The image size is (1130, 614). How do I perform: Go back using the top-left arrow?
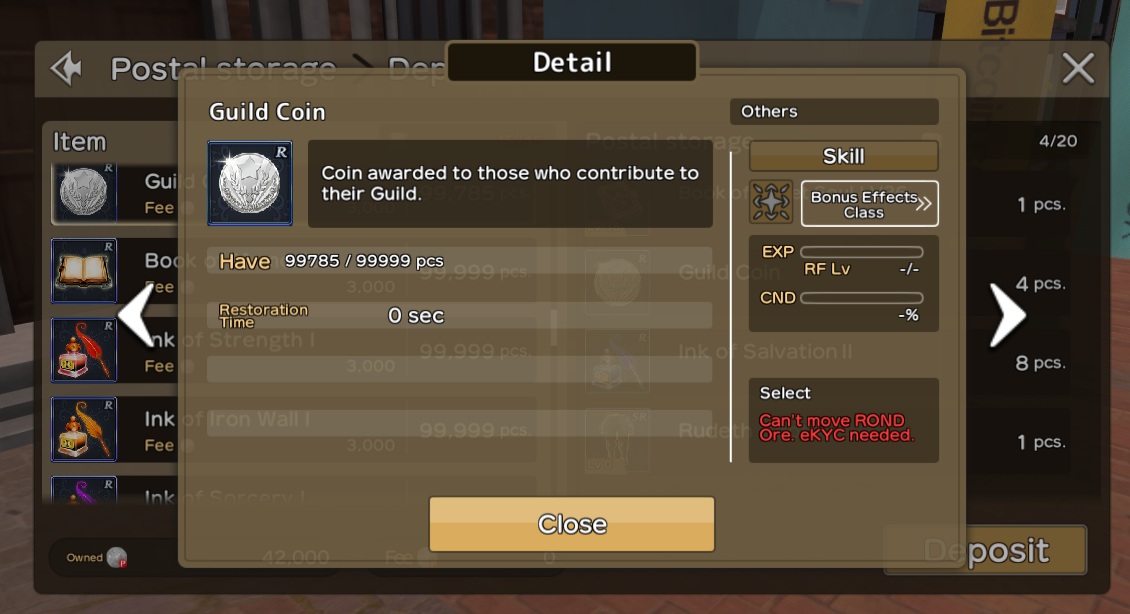pos(67,69)
